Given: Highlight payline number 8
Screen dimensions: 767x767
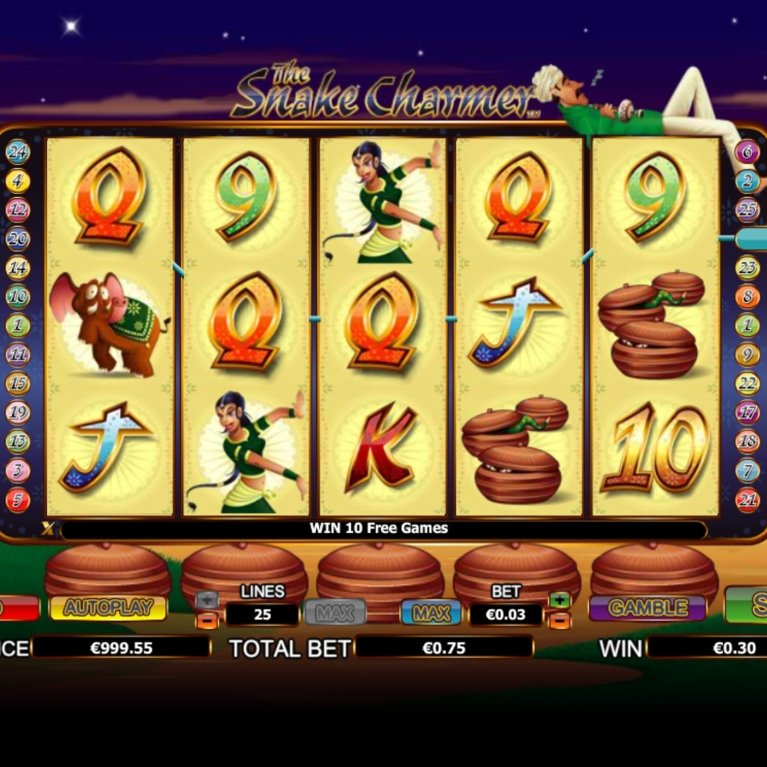Looking at the screenshot, I should click(x=747, y=297).
